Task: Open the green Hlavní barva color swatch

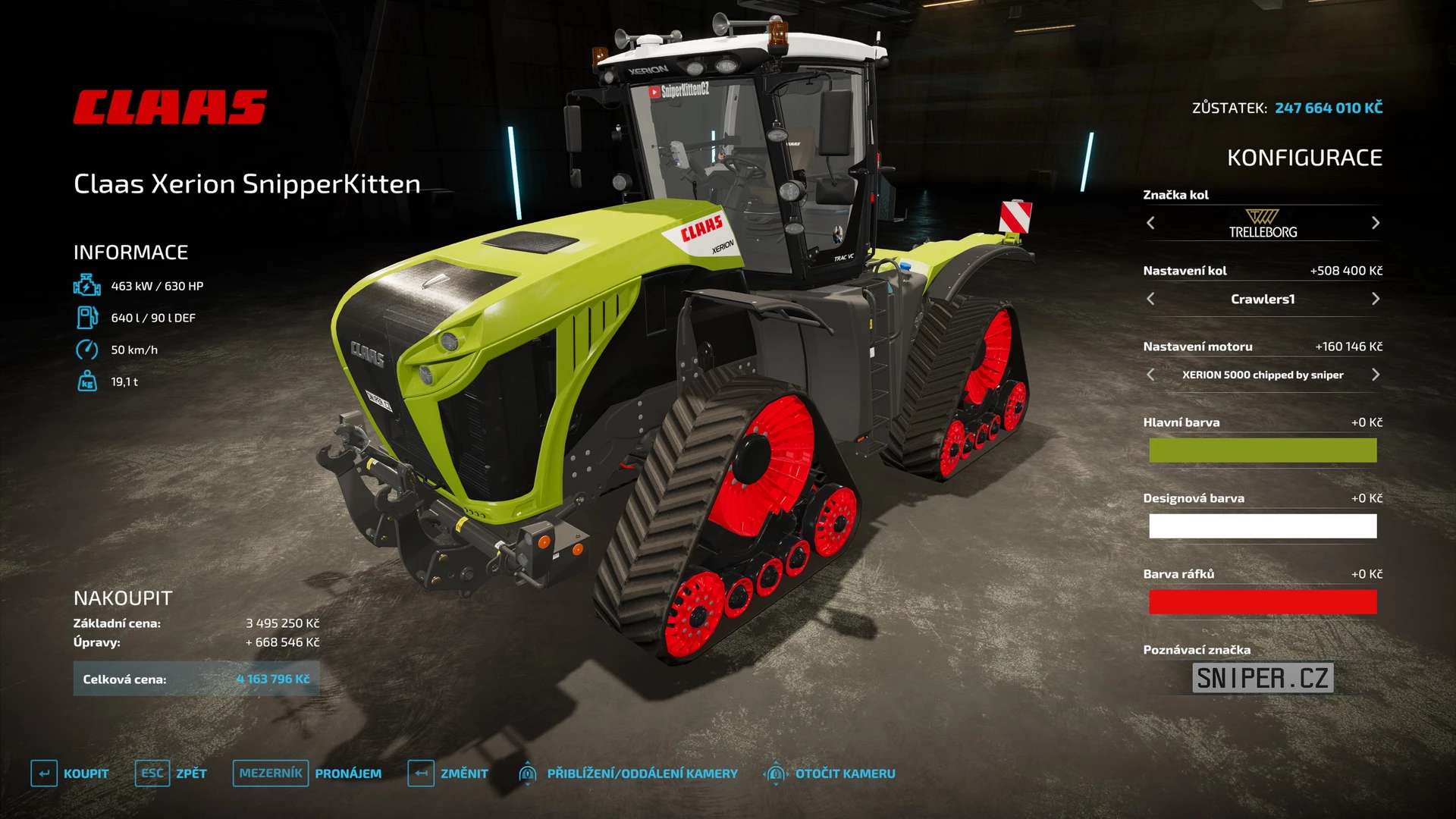Action: click(x=1263, y=450)
